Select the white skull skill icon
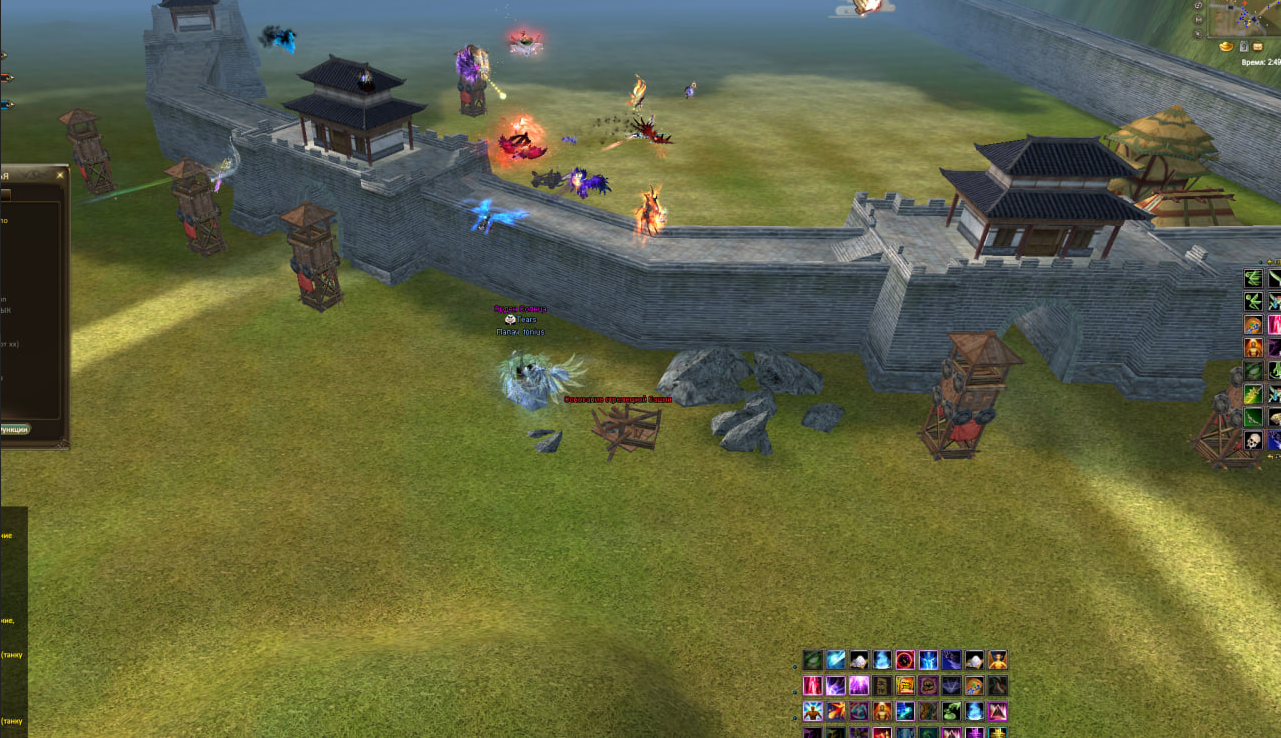This screenshot has height=738, width=1281. [x=1254, y=440]
